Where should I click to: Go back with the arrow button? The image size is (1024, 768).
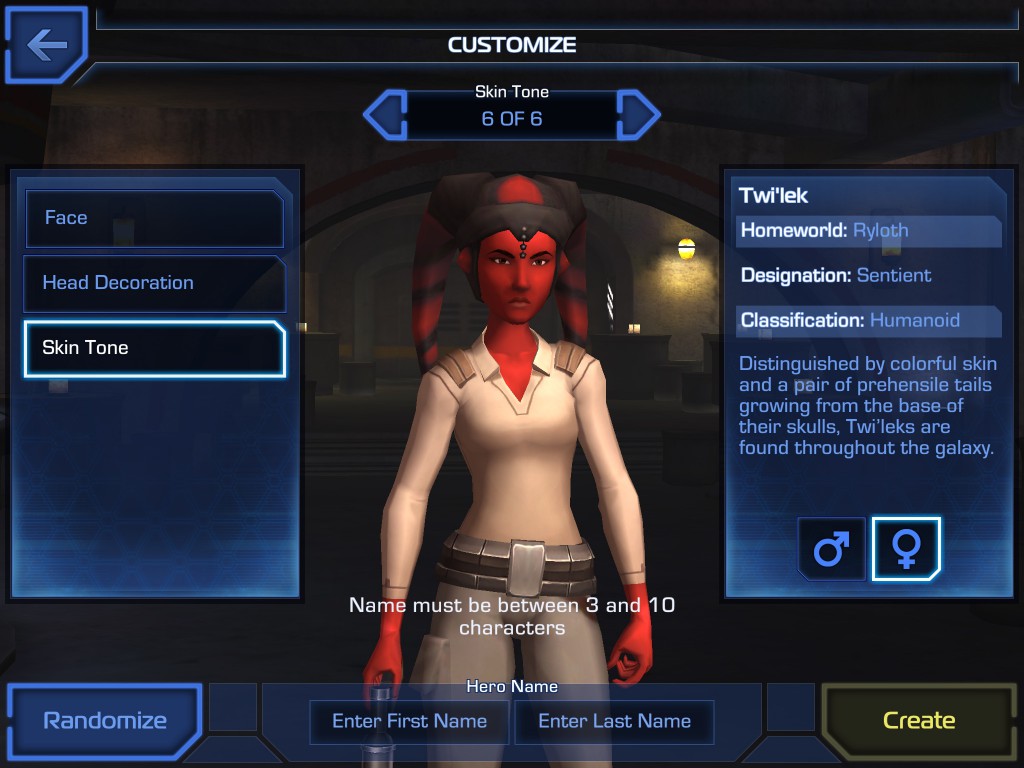click(x=46, y=45)
